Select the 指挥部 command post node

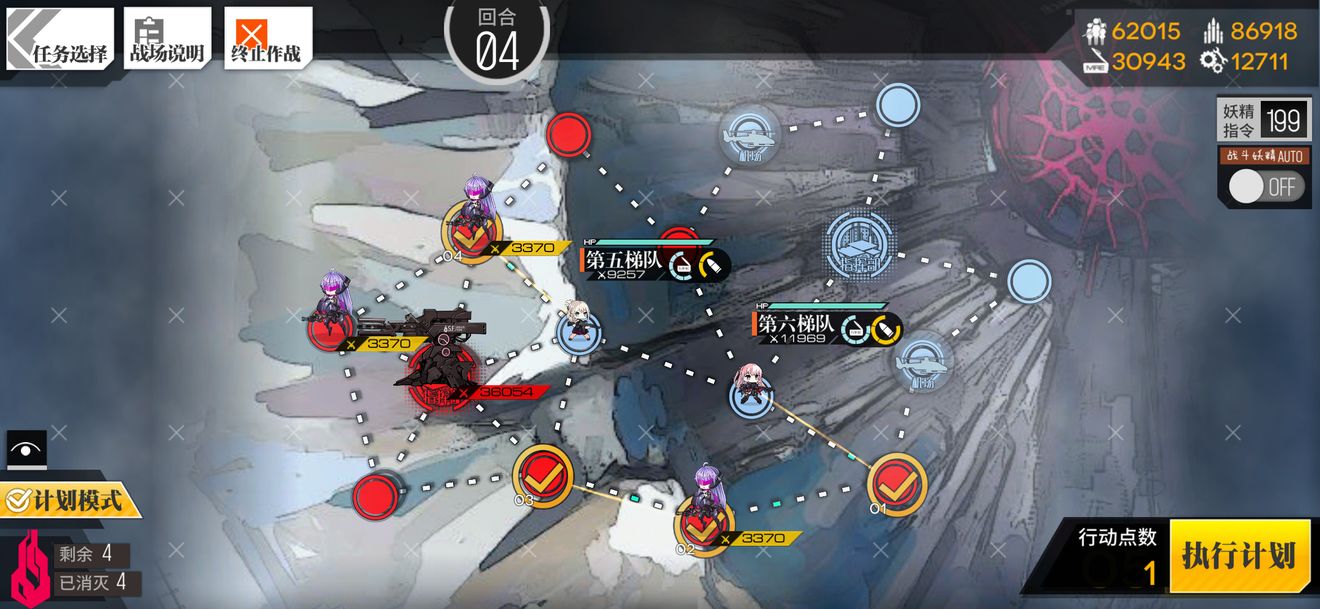coord(860,242)
